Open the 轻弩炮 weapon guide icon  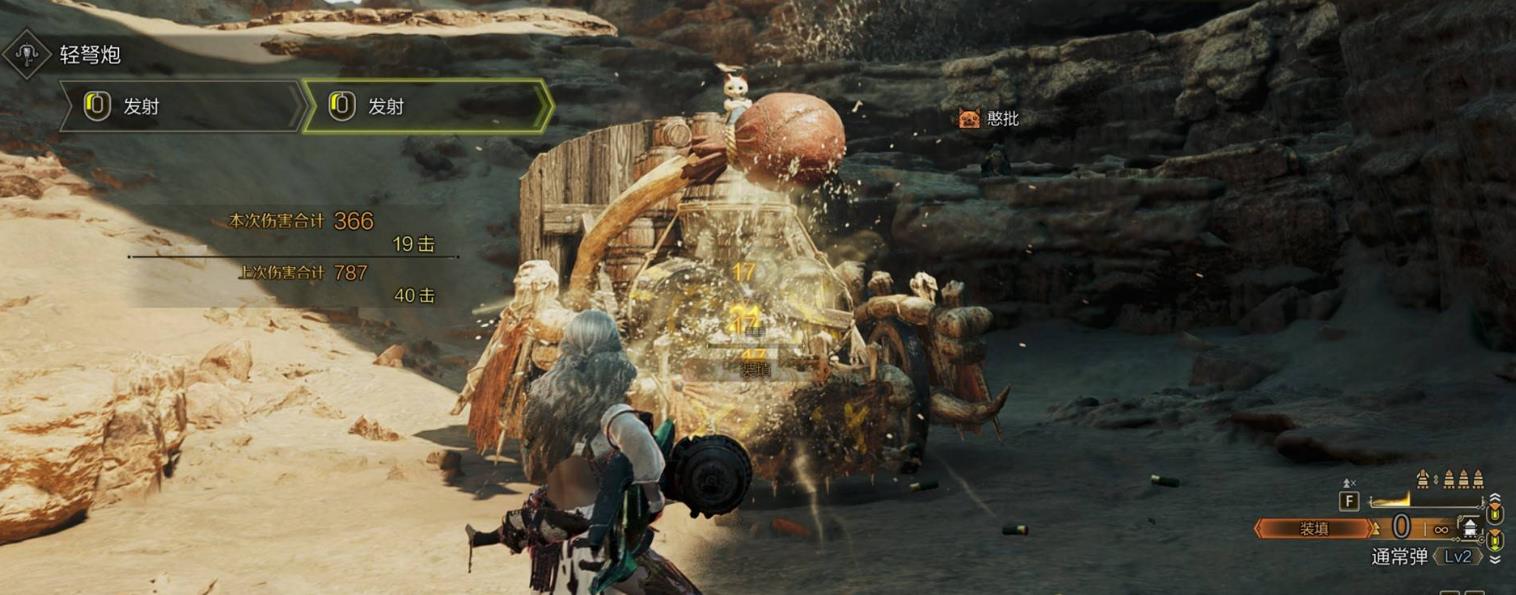pyautogui.click(x=27, y=54)
